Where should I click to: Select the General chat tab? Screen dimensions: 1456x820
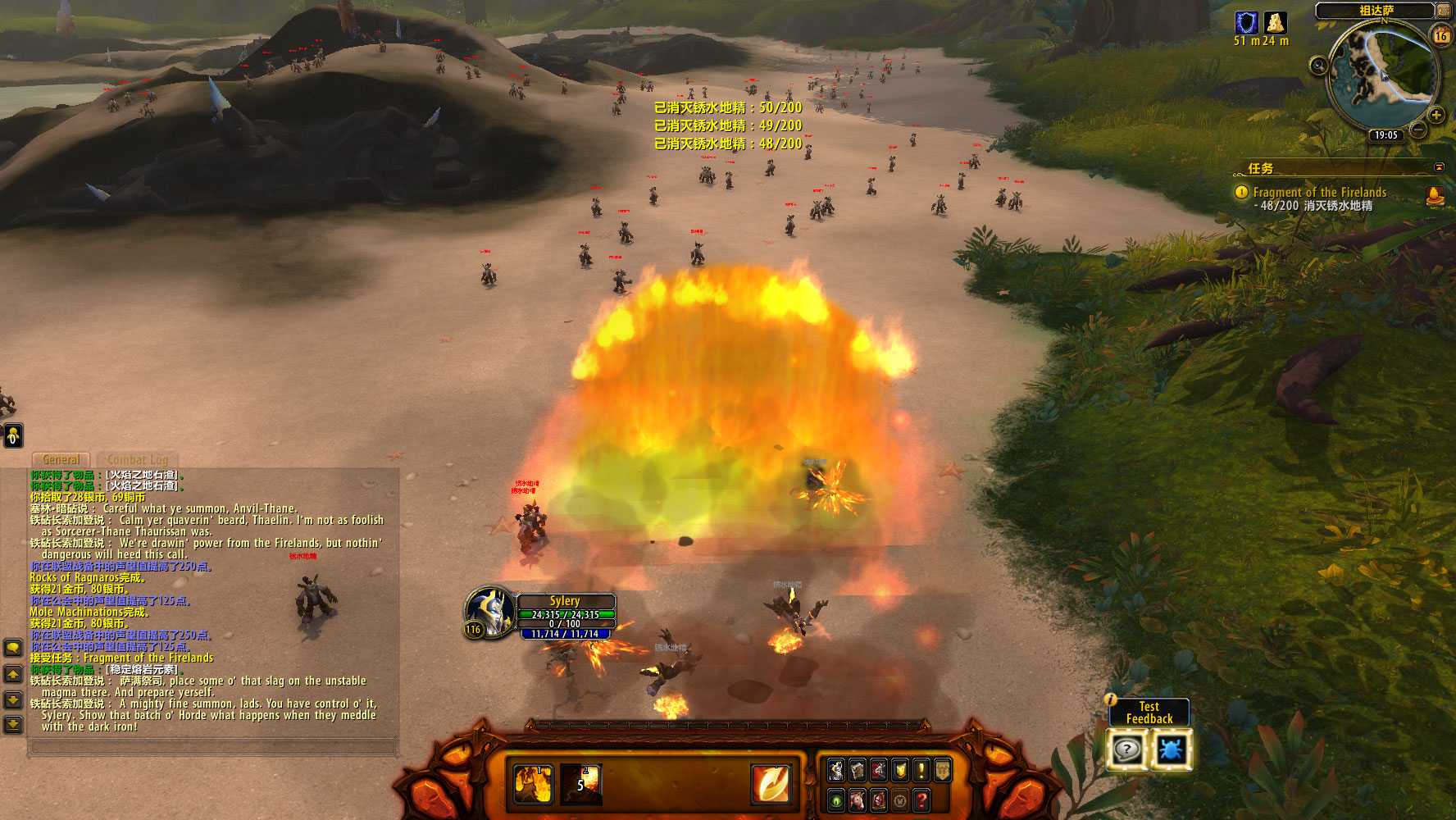(x=61, y=460)
